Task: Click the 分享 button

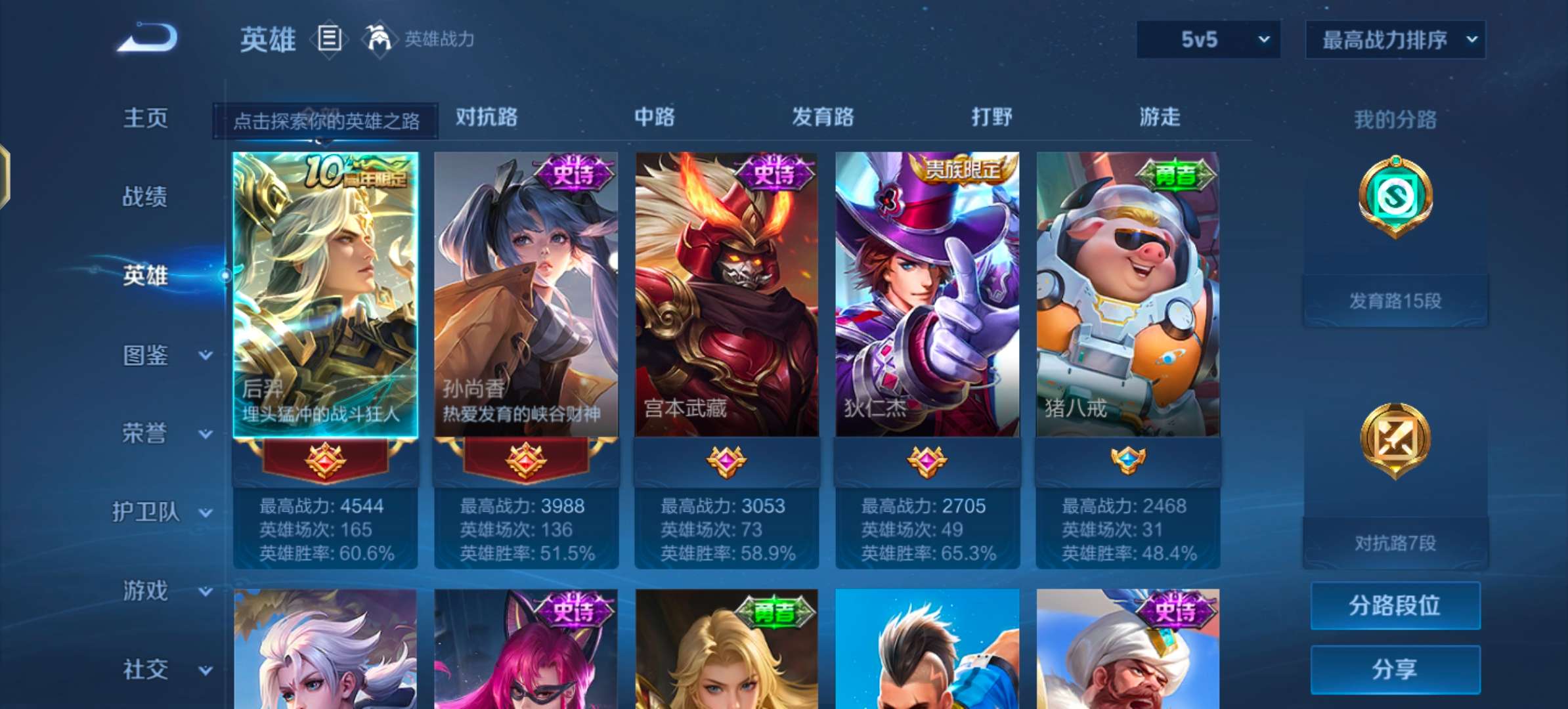Action: point(1396,668)
